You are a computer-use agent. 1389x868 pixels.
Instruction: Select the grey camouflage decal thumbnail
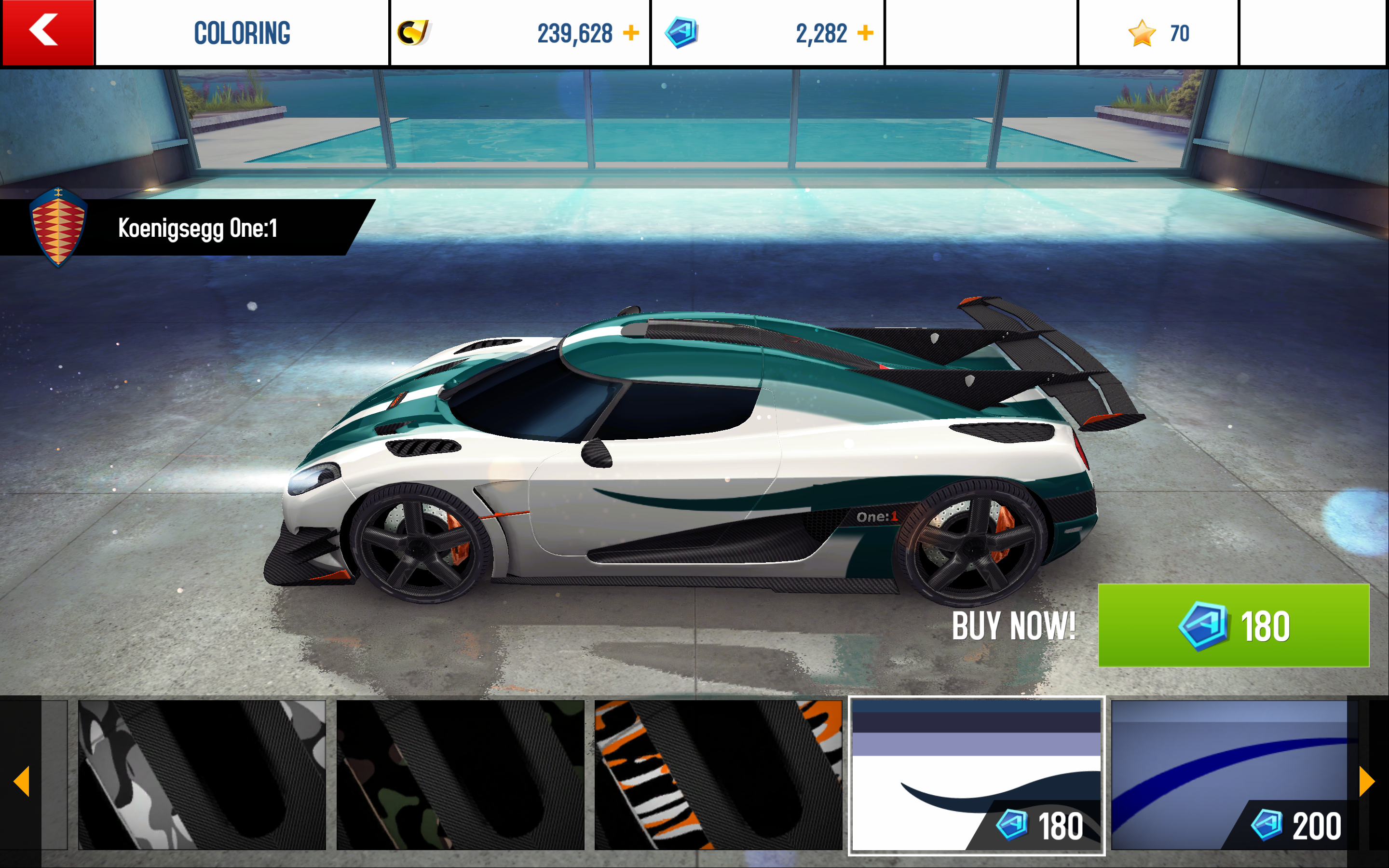coord(202,774)
